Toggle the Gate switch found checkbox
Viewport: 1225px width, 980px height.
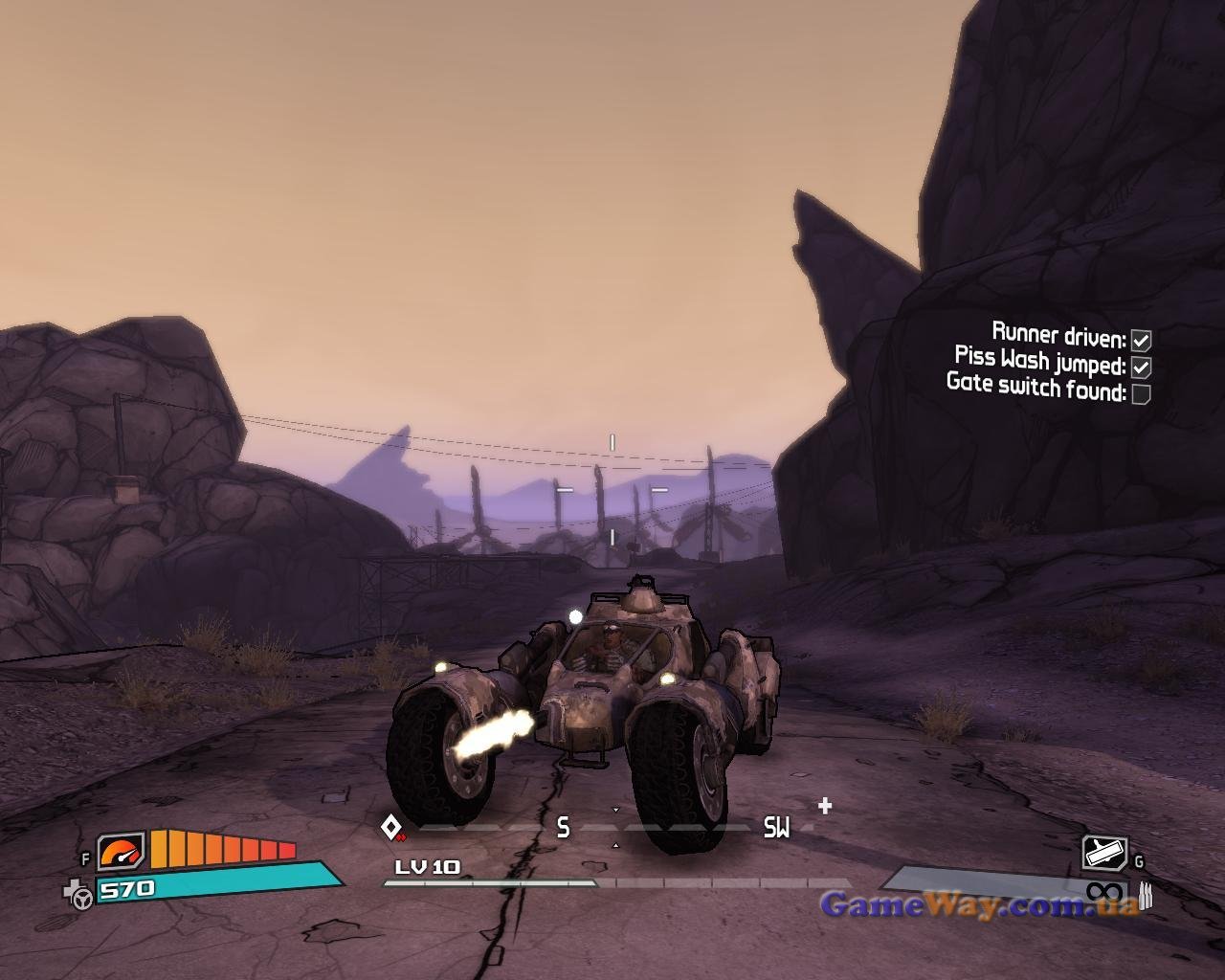[x=1141, y=393]
